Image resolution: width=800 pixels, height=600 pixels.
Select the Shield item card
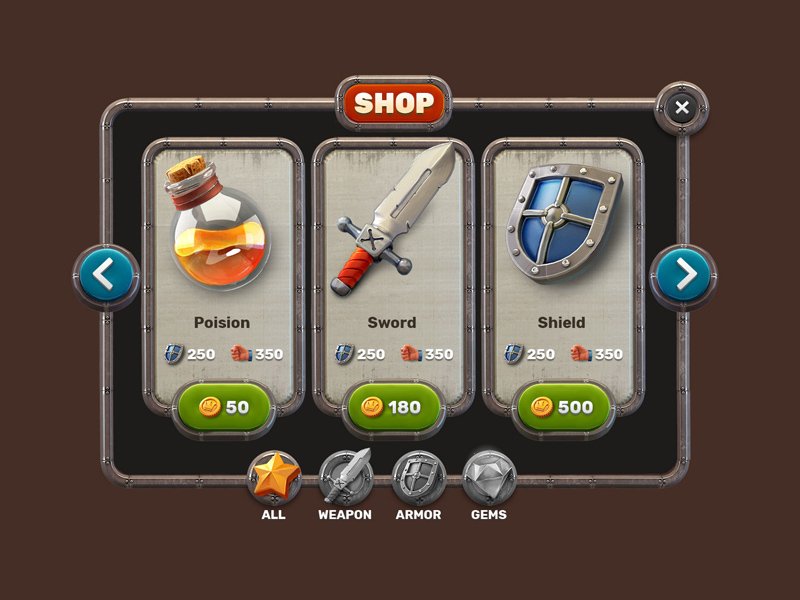pyautogui.click(x=562, y=250)
